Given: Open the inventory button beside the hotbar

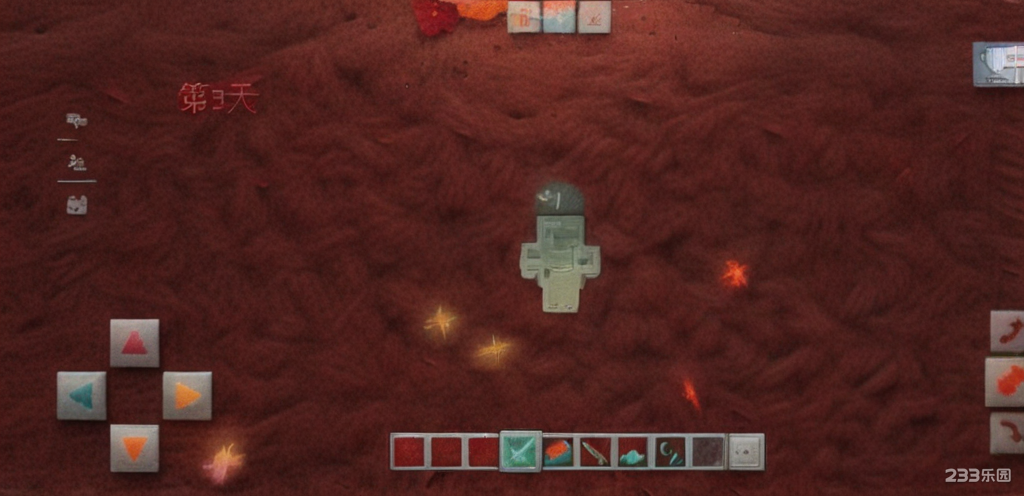Looking at the screenshot, I should tap(745, 451).
